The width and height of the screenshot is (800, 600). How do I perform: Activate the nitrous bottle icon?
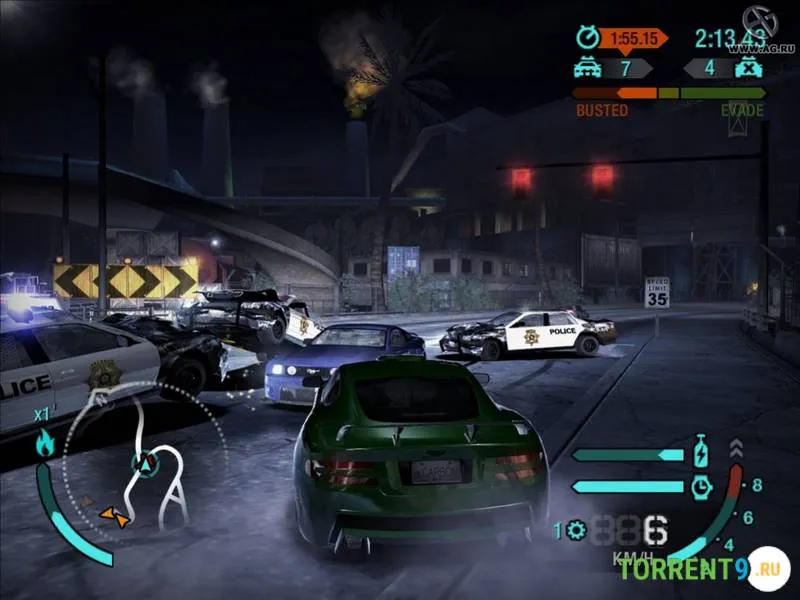(702, 453)
